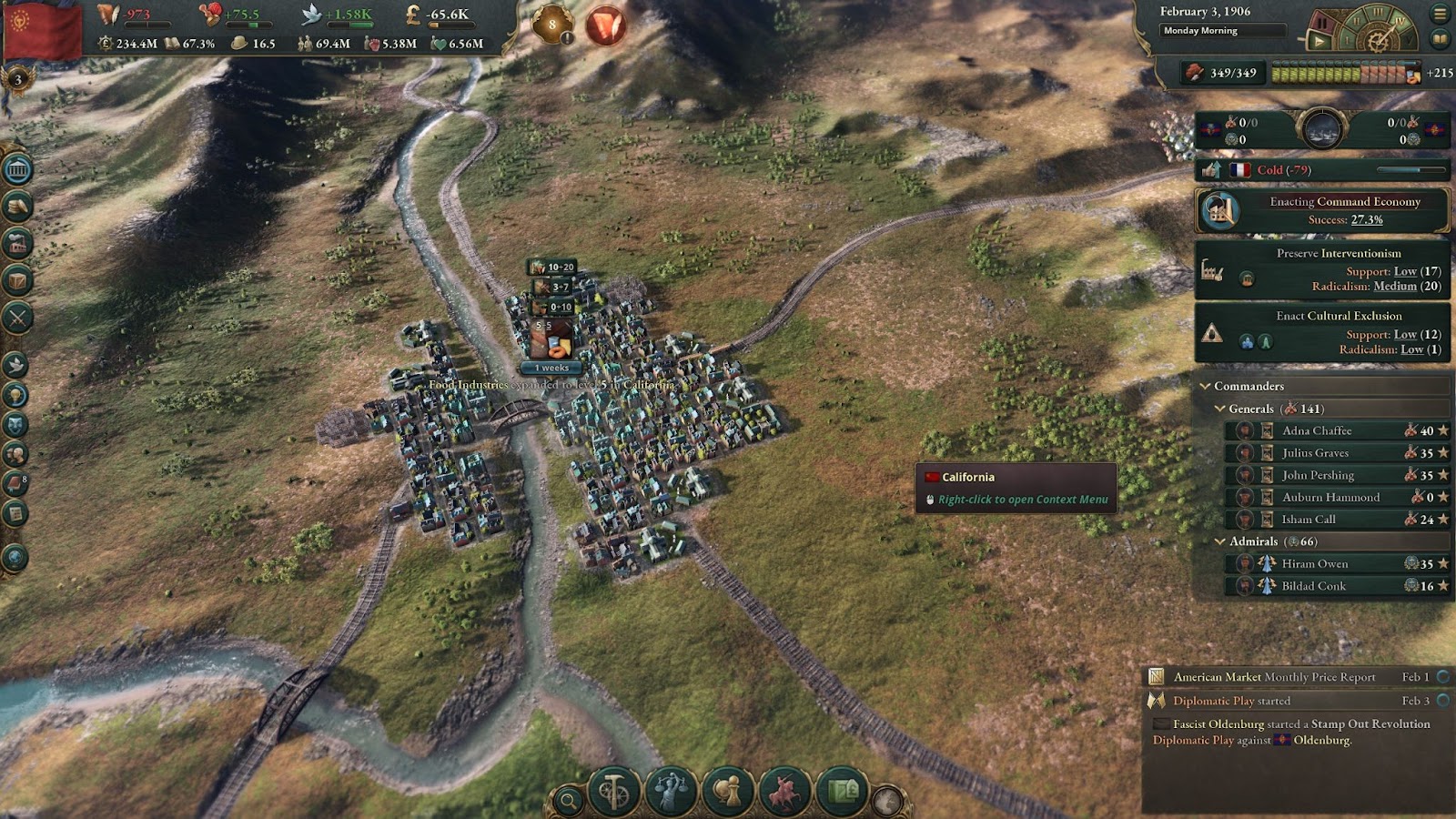Viewport: 1456px width, 819px height.
Task: Open the technology panel with the lightbulb icon
Action: point(15,395)
